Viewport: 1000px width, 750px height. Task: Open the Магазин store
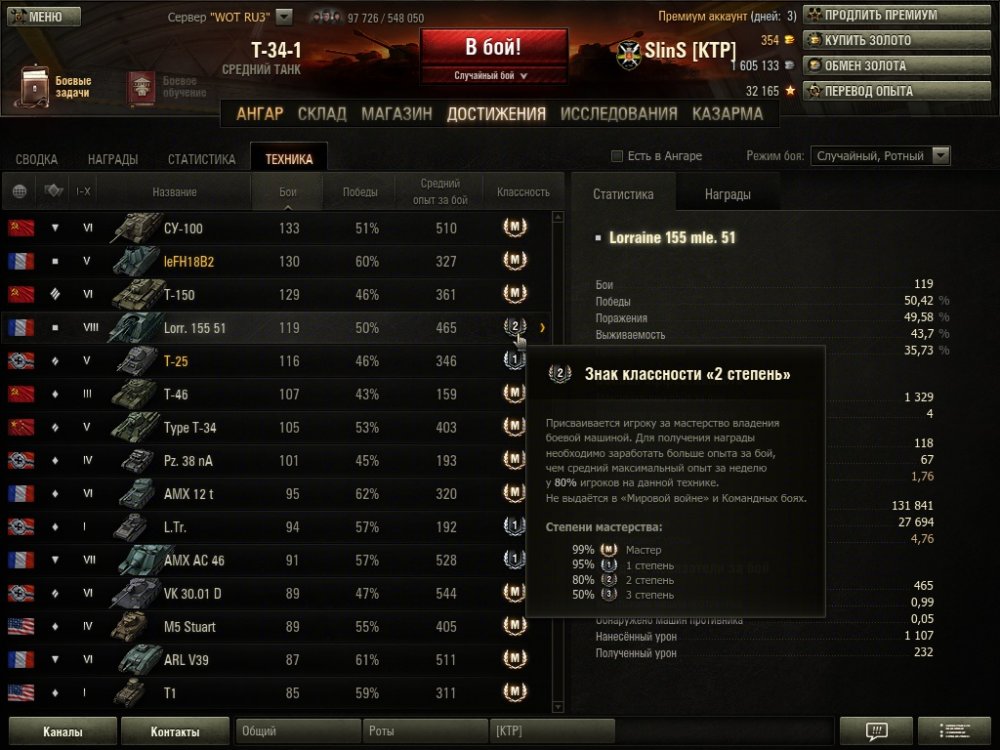(397, 114)
